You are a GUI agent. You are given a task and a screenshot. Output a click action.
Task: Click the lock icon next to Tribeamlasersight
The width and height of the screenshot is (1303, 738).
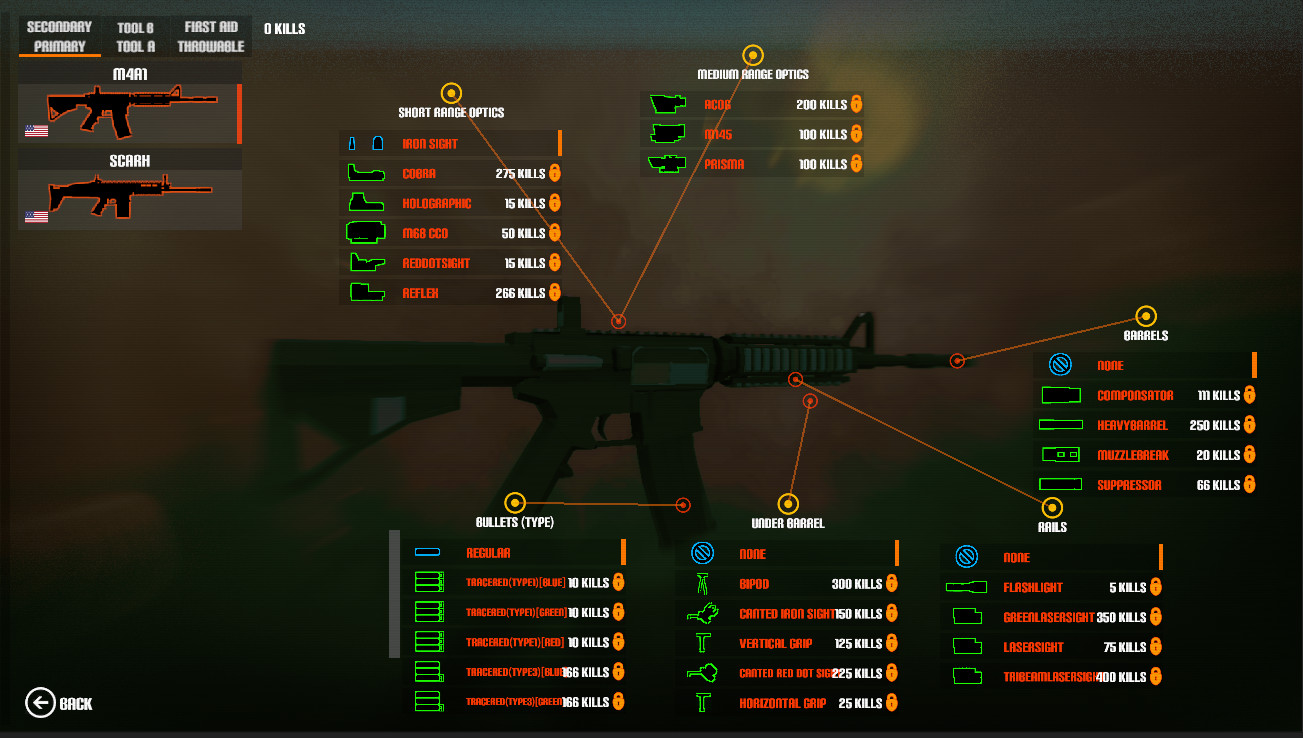click(1156, 676)
